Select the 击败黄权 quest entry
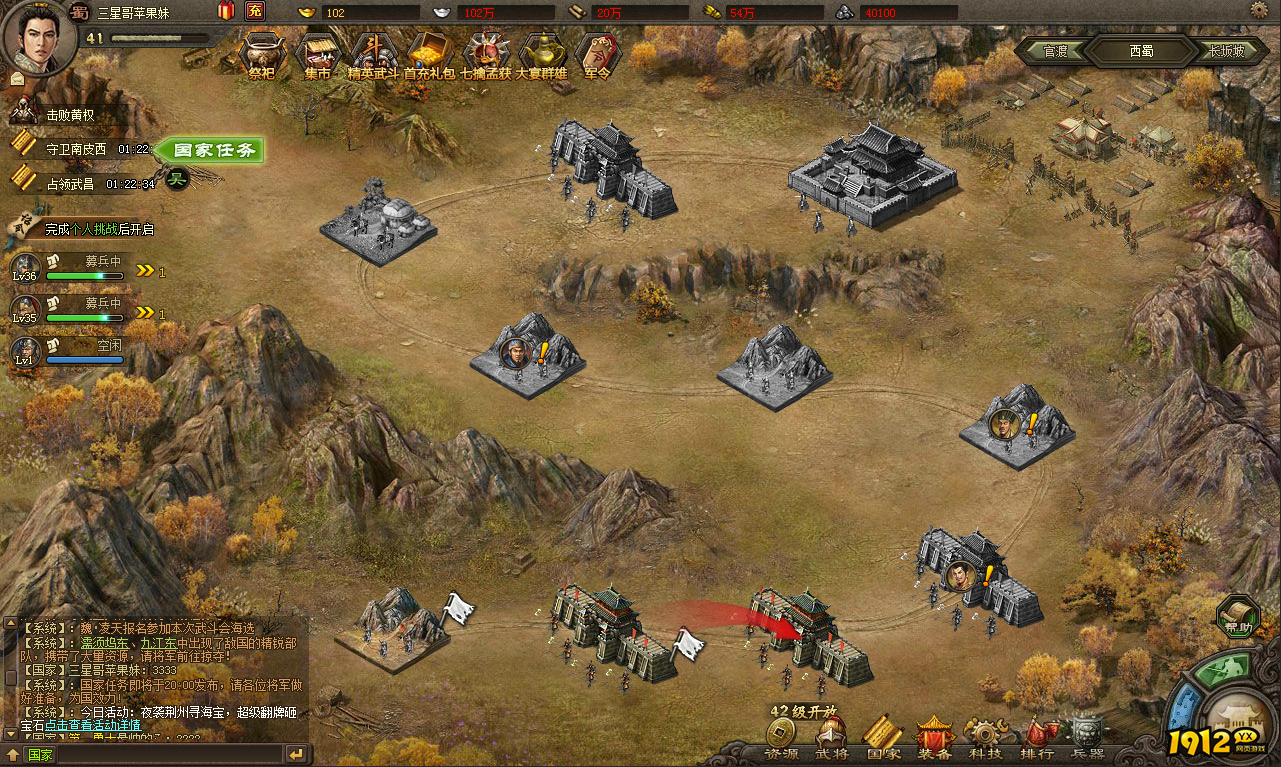This screenshot has height=767, width=1281. [x=70, y=115]
